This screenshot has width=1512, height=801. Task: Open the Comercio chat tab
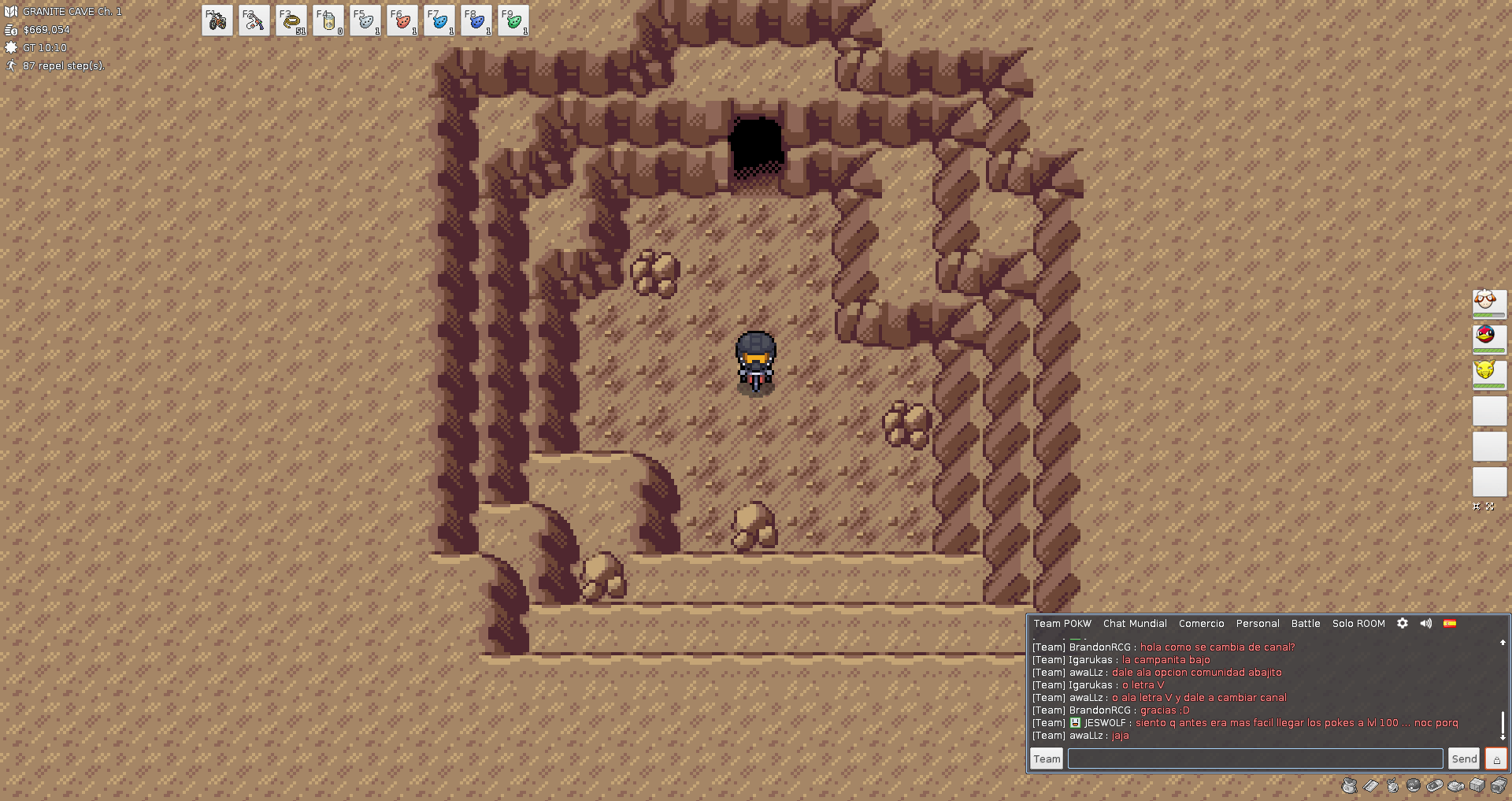[x=1201, y=624]
